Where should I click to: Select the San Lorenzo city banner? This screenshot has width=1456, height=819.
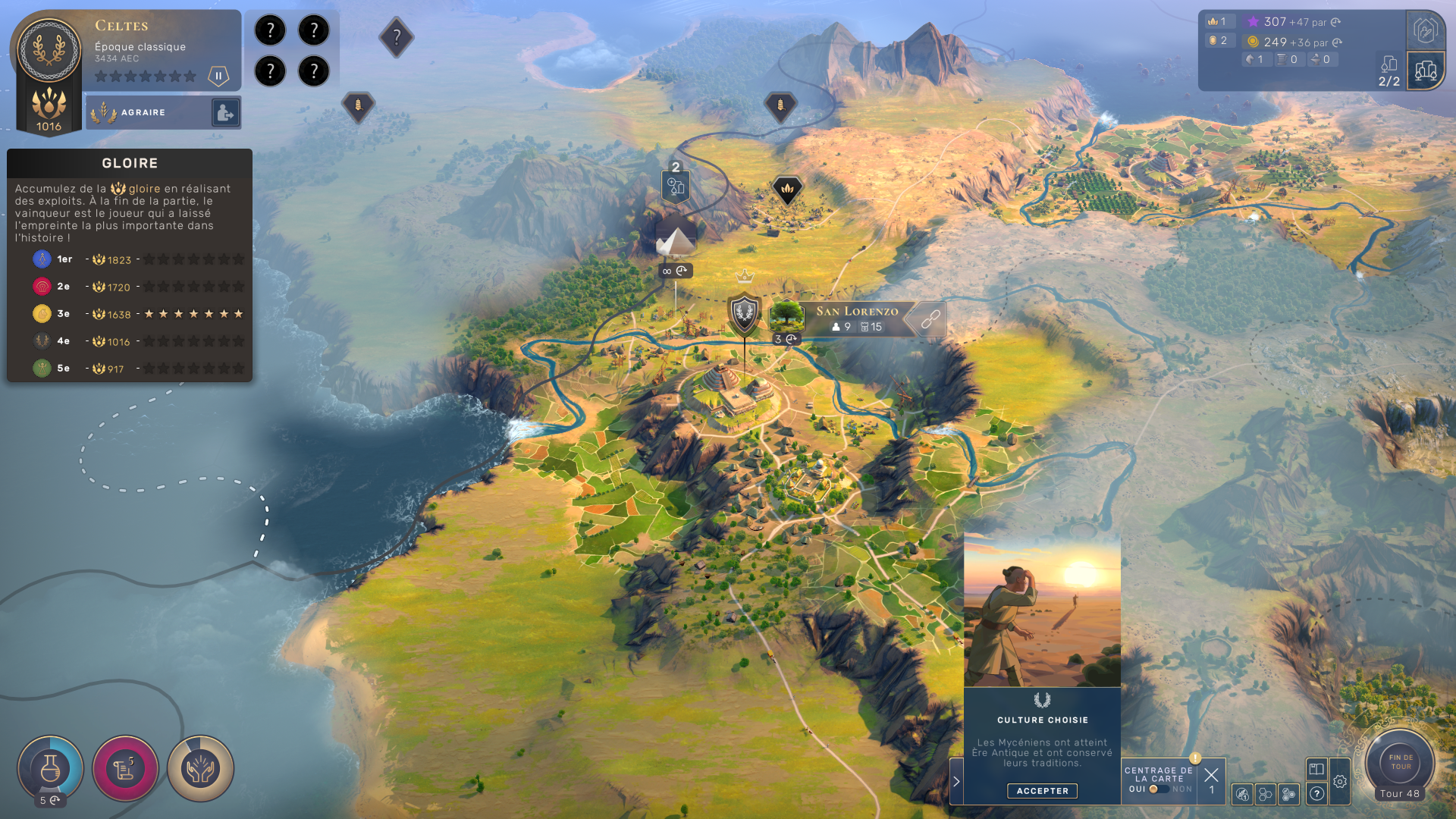pyautogui.click(x=856, y=318)
